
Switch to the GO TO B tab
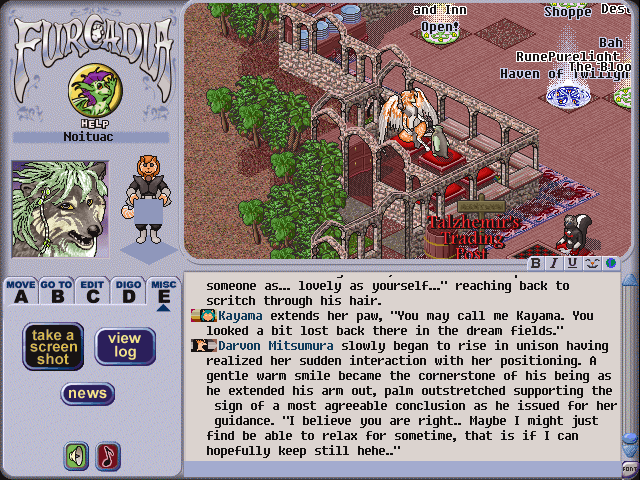[56, 291]
